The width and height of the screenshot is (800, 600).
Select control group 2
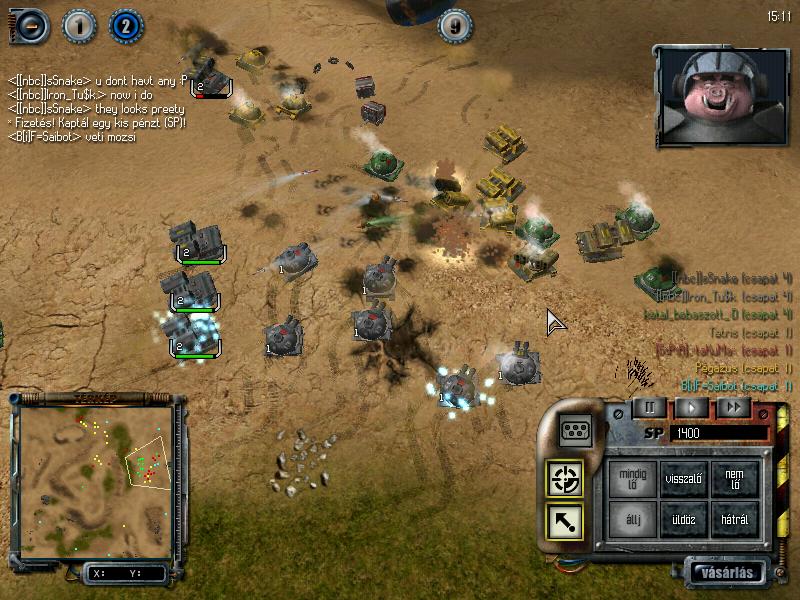tap(126, 26)
